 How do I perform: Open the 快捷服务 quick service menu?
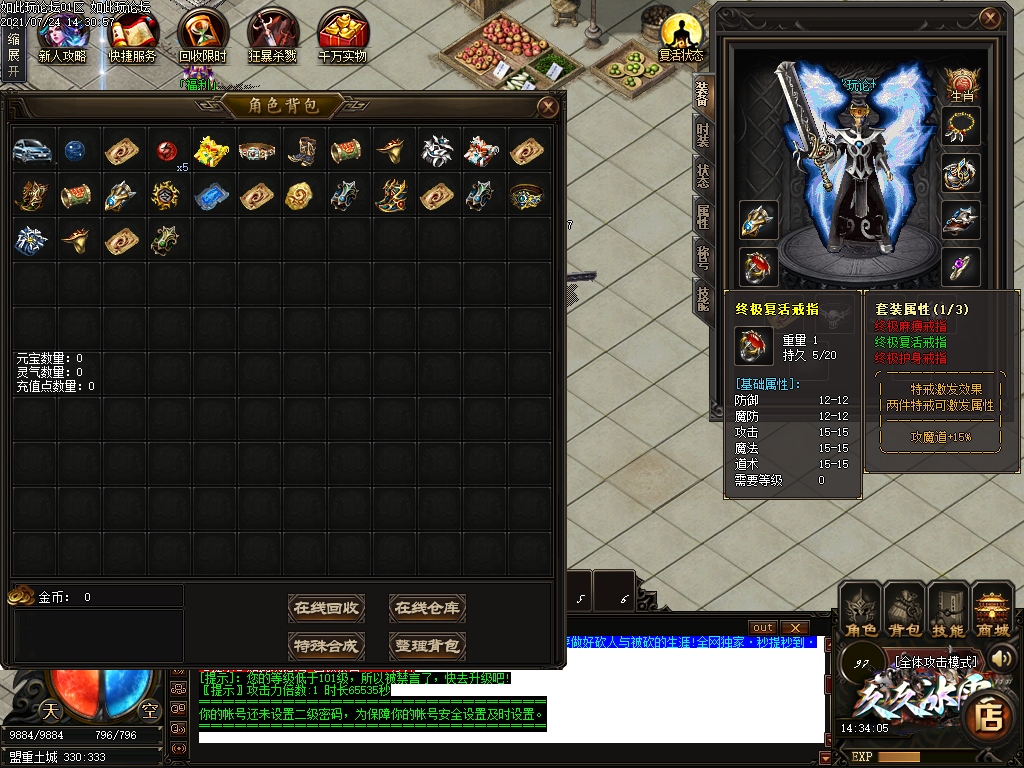pyautogui.click(x=133, y=34)
